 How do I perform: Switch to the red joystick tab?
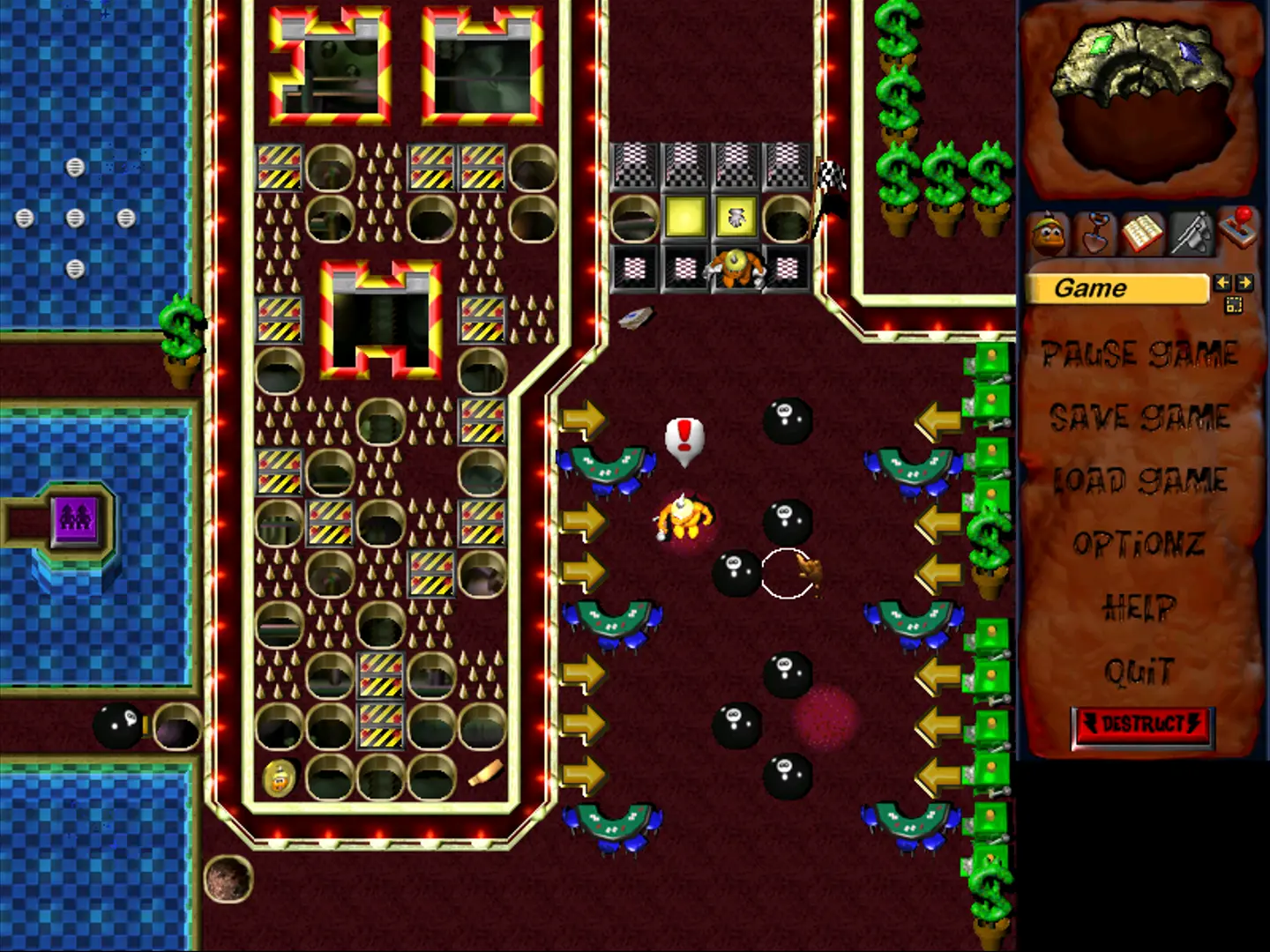1236,227
